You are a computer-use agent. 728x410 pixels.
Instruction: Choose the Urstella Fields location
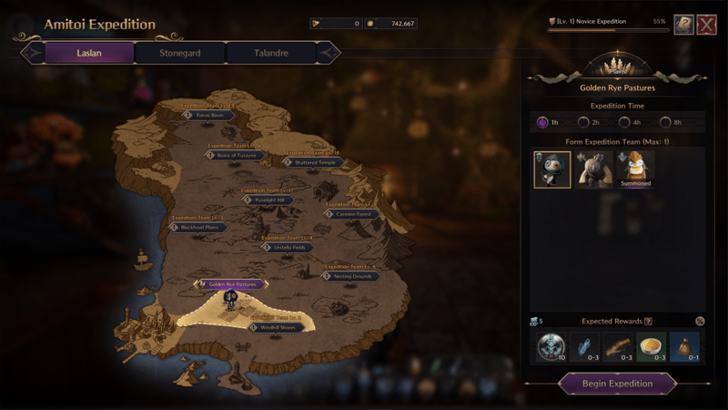288,247
